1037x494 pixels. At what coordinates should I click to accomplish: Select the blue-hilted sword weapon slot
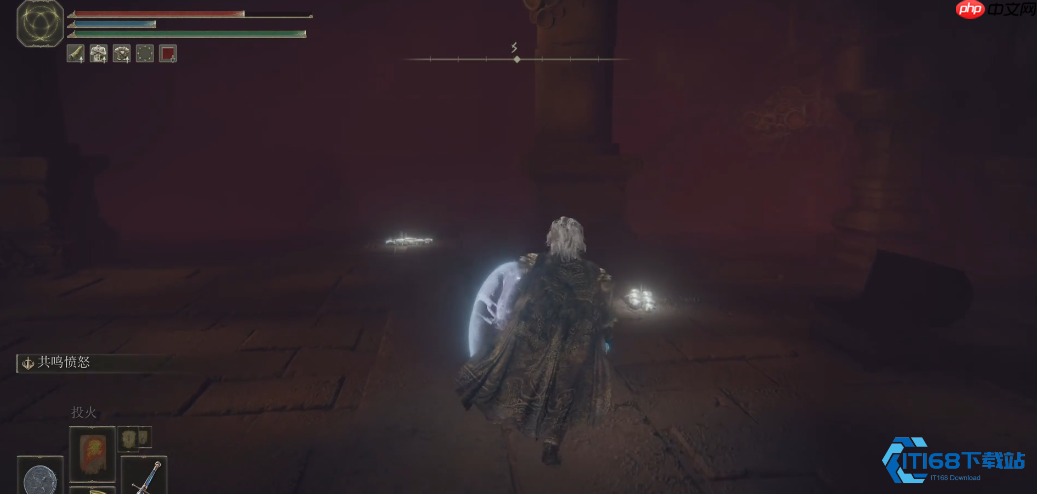pyautogui.click(x=144, y=475)
